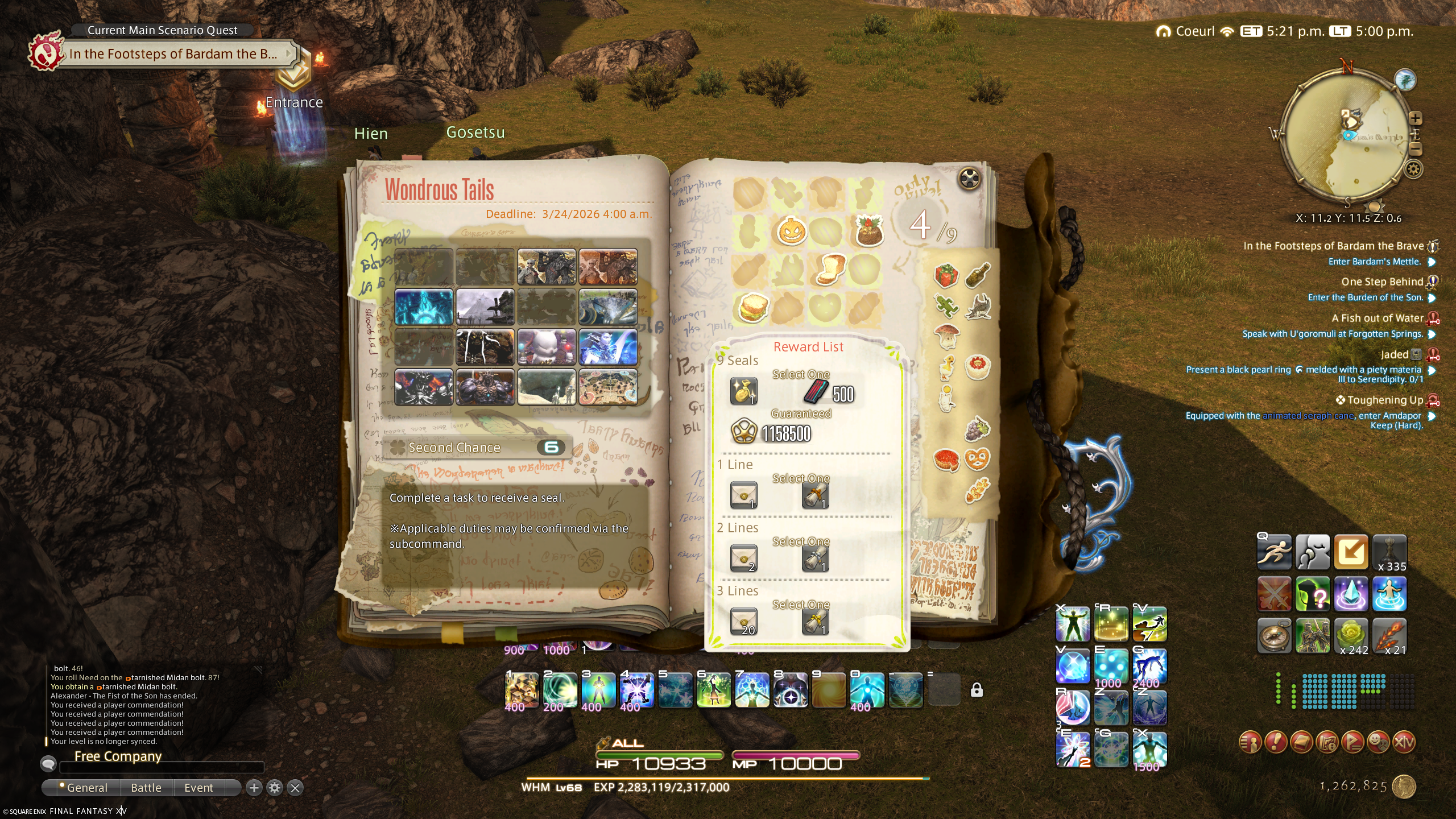The image size is (1456, 819).
Task: Use the Teleport crystal action
Action: (x=1351, y=594)
